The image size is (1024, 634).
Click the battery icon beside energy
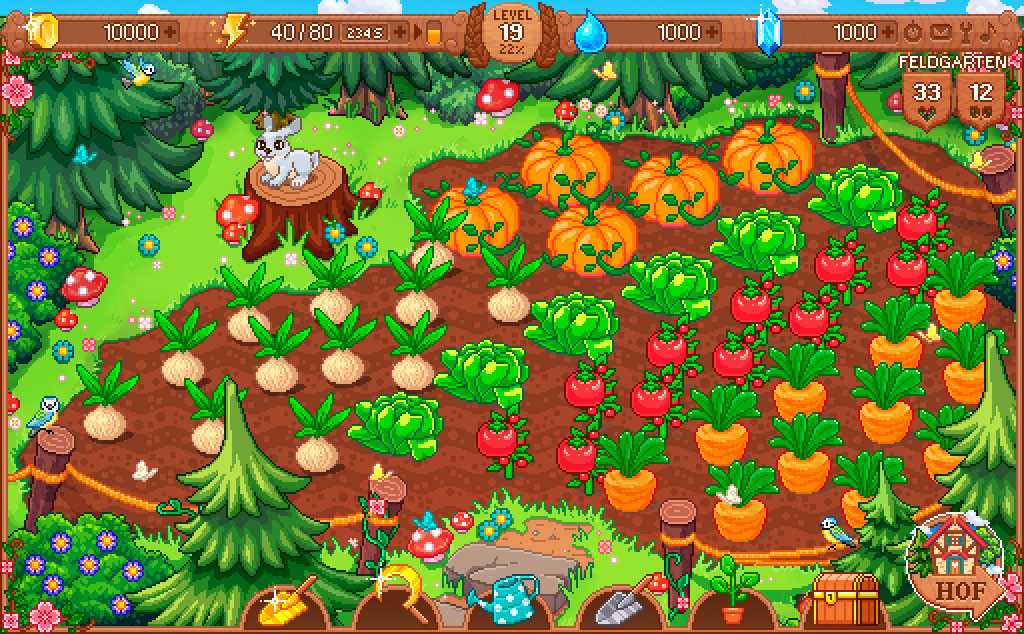click(433, 33)
